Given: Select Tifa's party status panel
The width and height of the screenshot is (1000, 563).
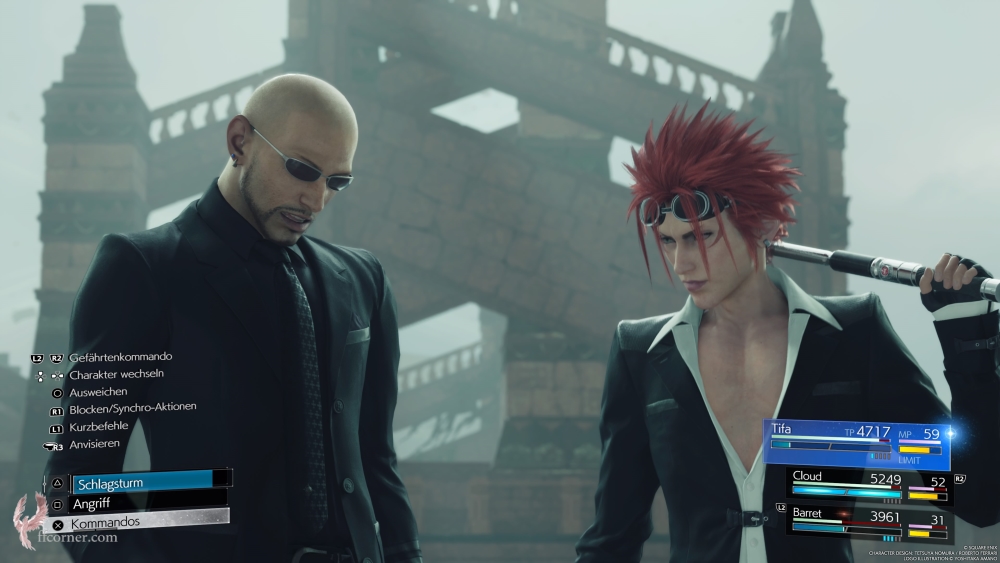Looking at the screenshot, I should [x=858, y=443].
